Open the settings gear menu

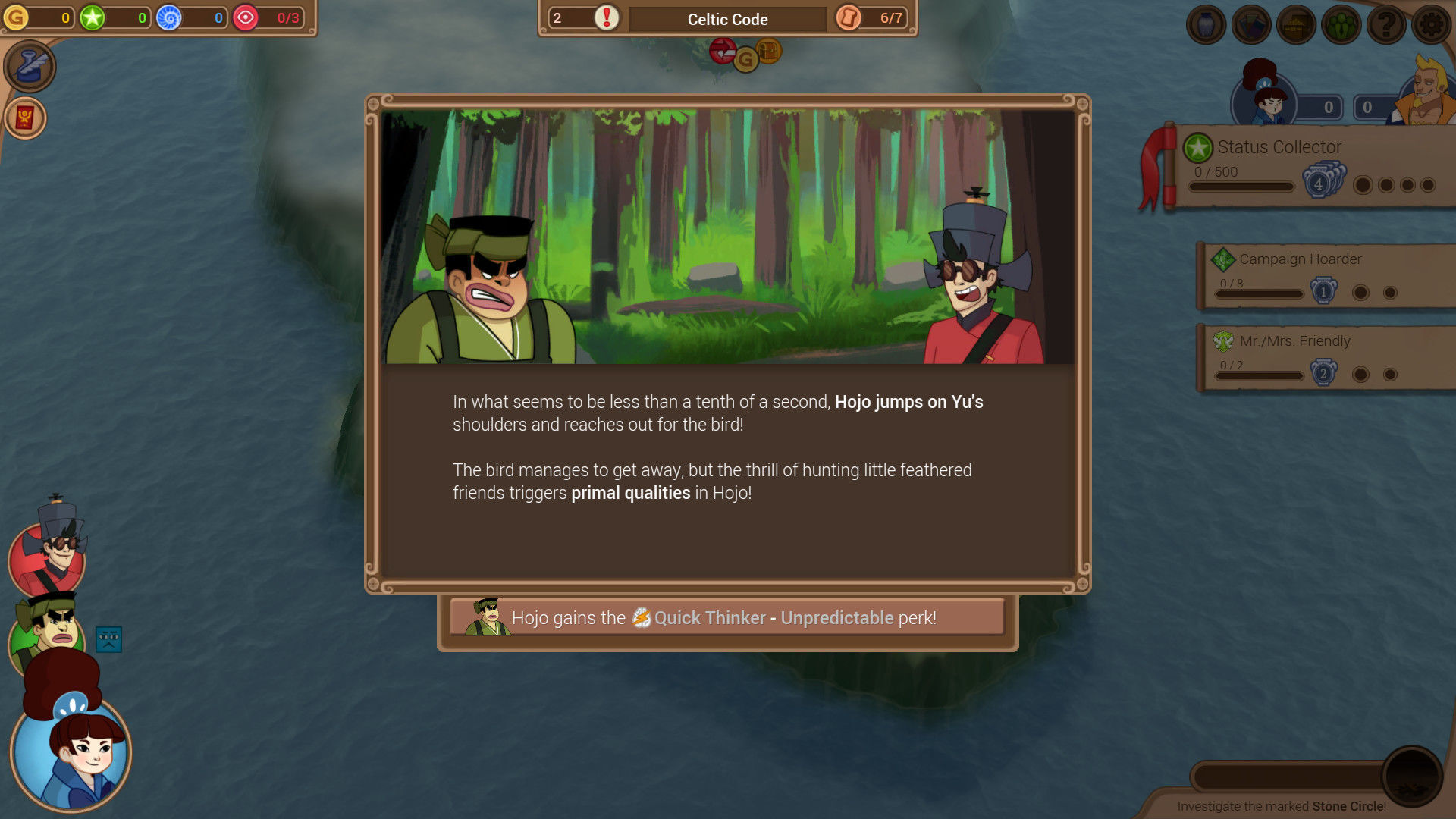[x=1431, y=25]
